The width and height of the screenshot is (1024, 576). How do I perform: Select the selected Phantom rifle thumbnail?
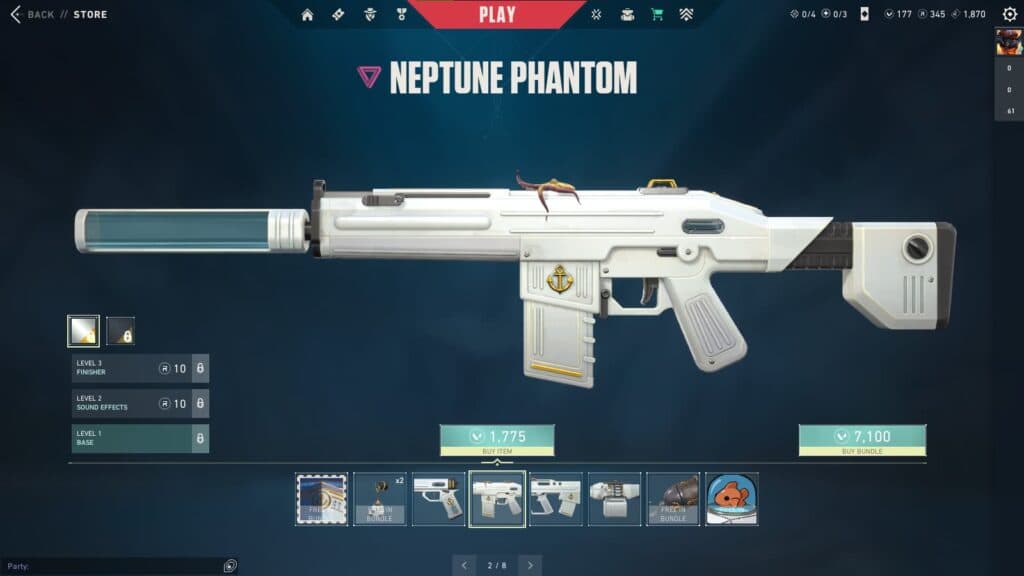[x=497, y=499]
